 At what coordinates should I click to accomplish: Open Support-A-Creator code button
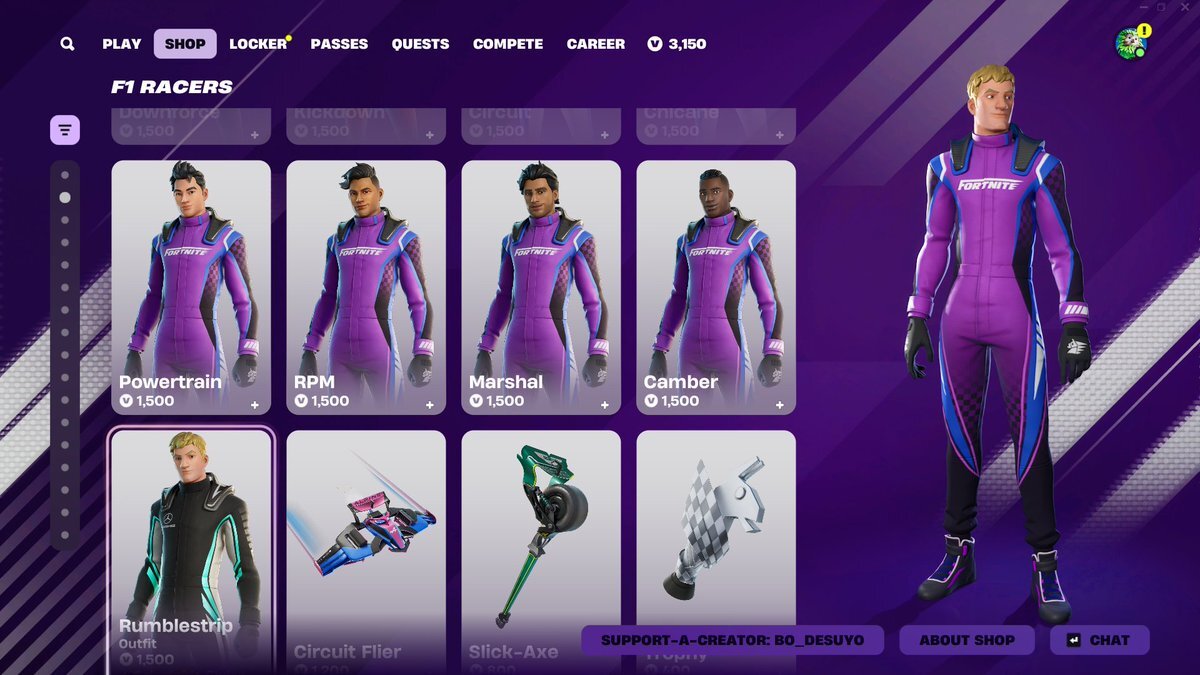(x=733, y=640)
